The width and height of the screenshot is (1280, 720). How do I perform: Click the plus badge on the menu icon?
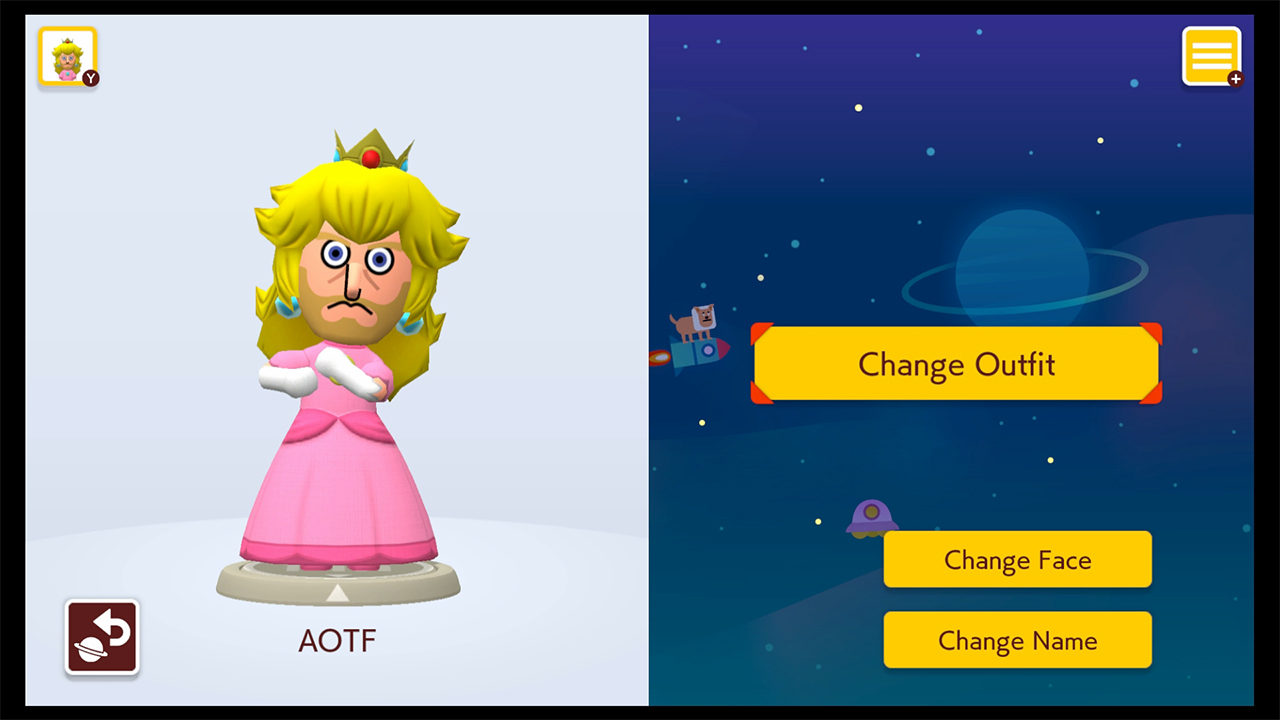1235,79
